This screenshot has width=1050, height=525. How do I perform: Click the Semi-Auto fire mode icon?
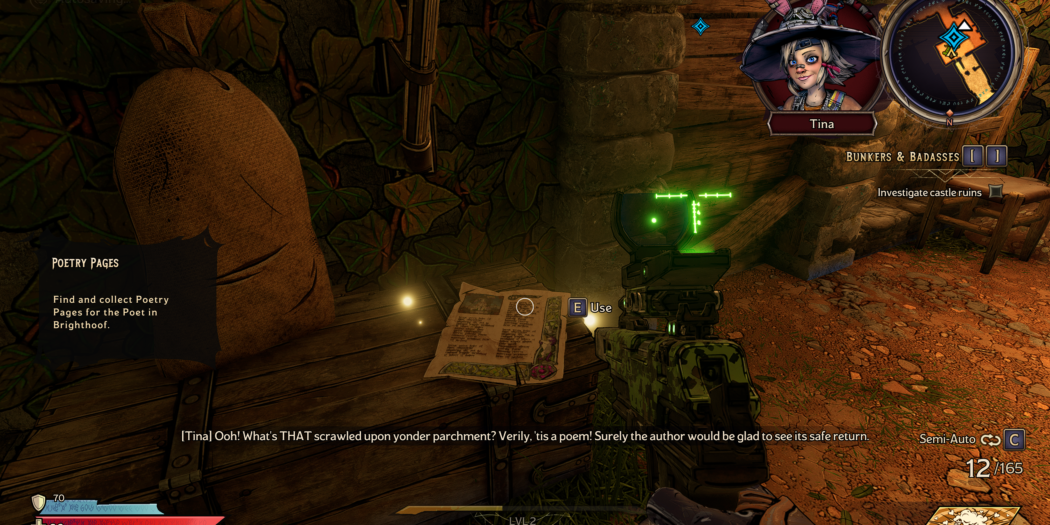pyautogui.click(x=990, y=440)
